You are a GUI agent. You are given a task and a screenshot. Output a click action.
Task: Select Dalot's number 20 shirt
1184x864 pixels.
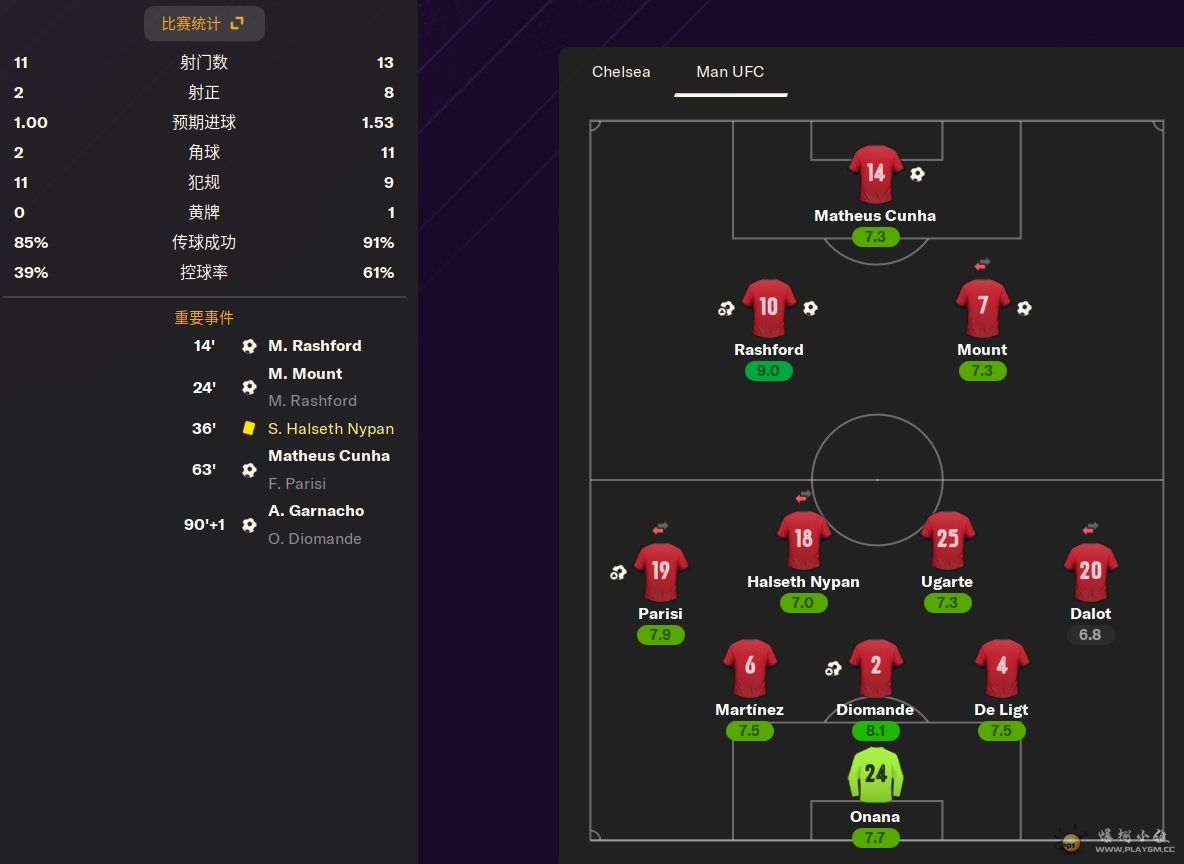(x=1090, y=572)
